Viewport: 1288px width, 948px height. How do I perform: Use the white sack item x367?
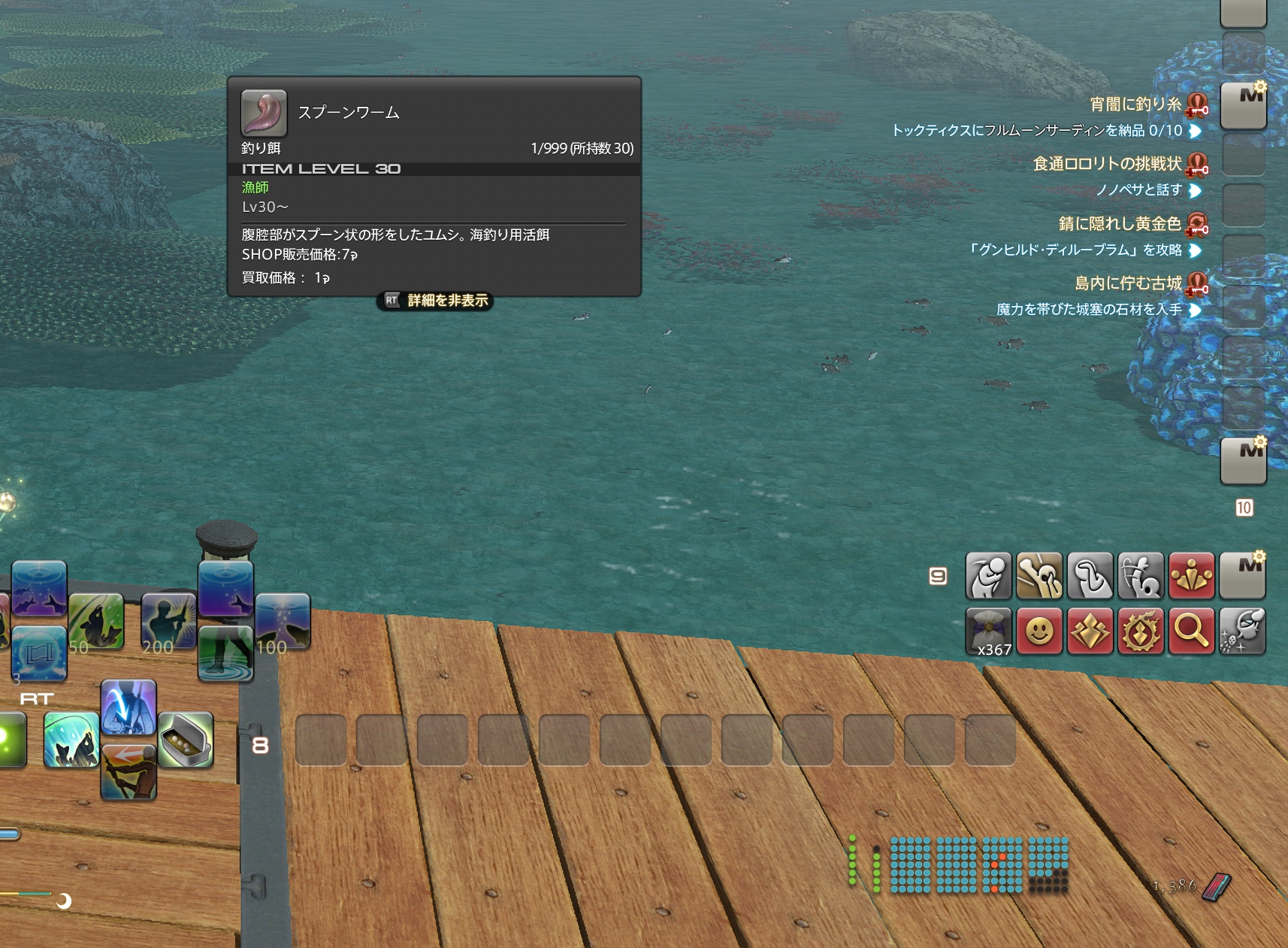click(989, 631)
